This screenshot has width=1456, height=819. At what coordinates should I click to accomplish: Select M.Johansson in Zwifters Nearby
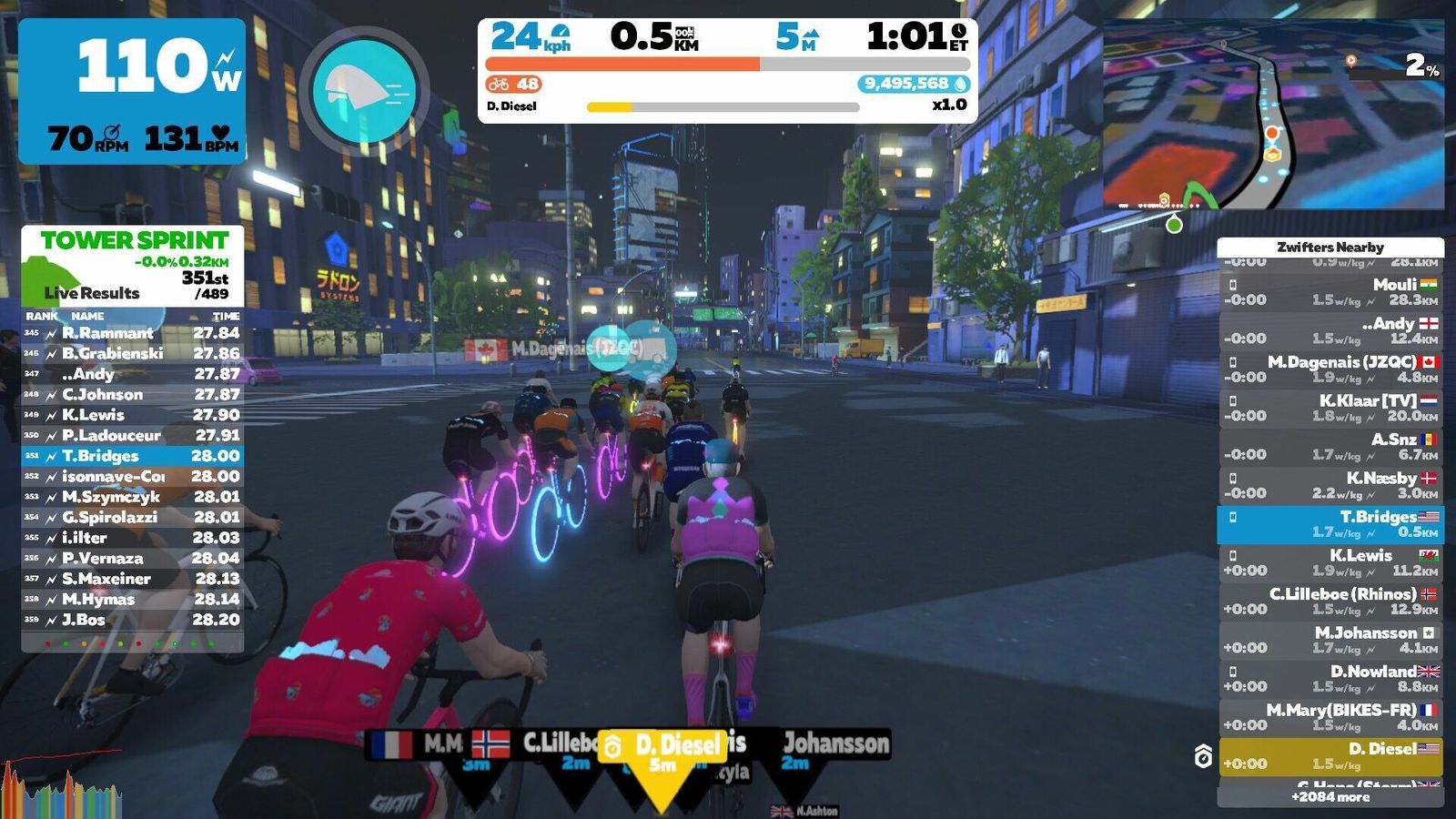pos(1330,640)
